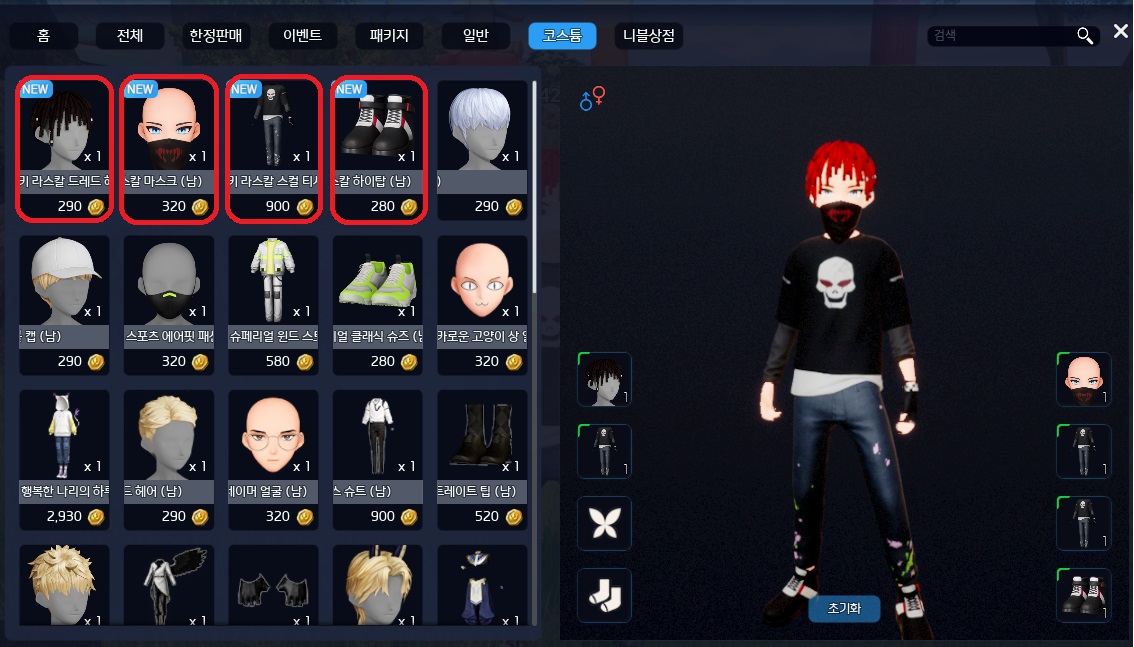This screenshot has height=647, width=1134.
Task: Open the 니블상점 tab
Action: click(649, 37)
